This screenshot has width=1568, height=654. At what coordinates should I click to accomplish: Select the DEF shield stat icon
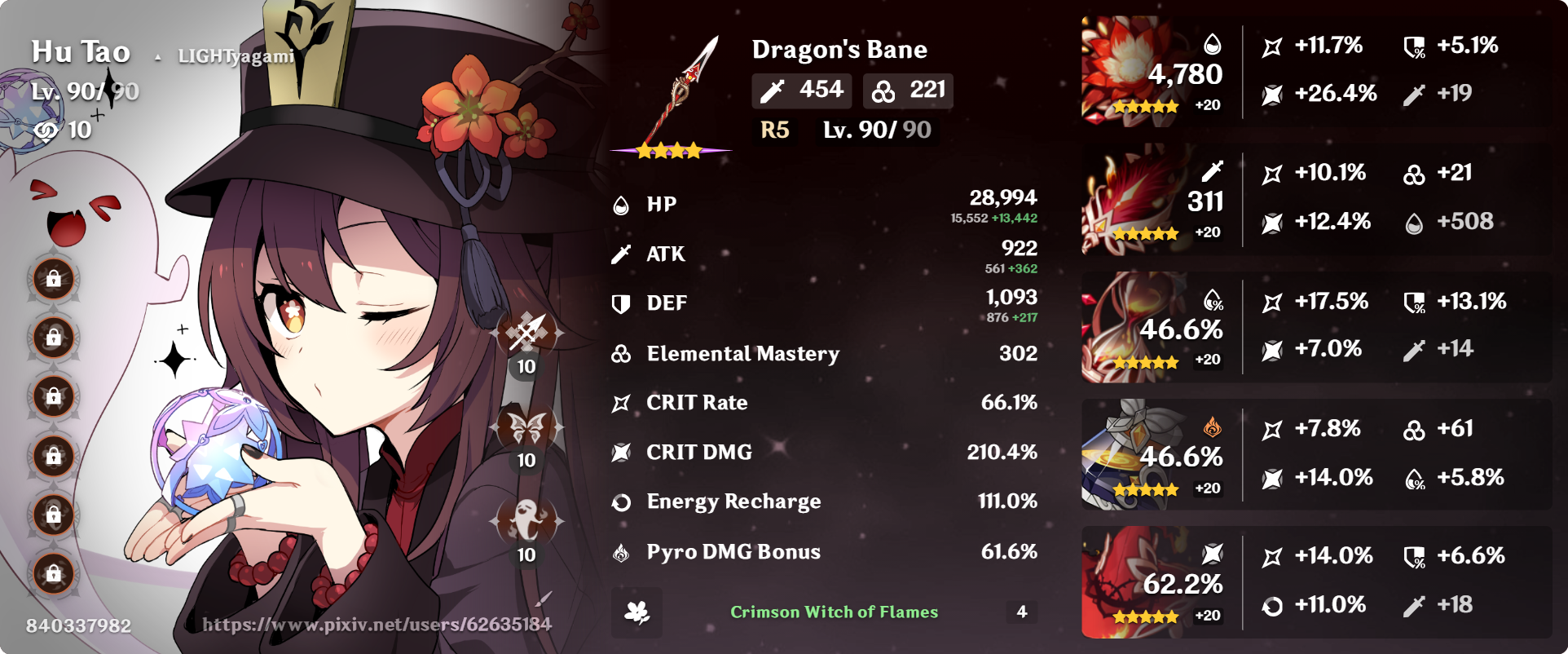tap(622, 303)
